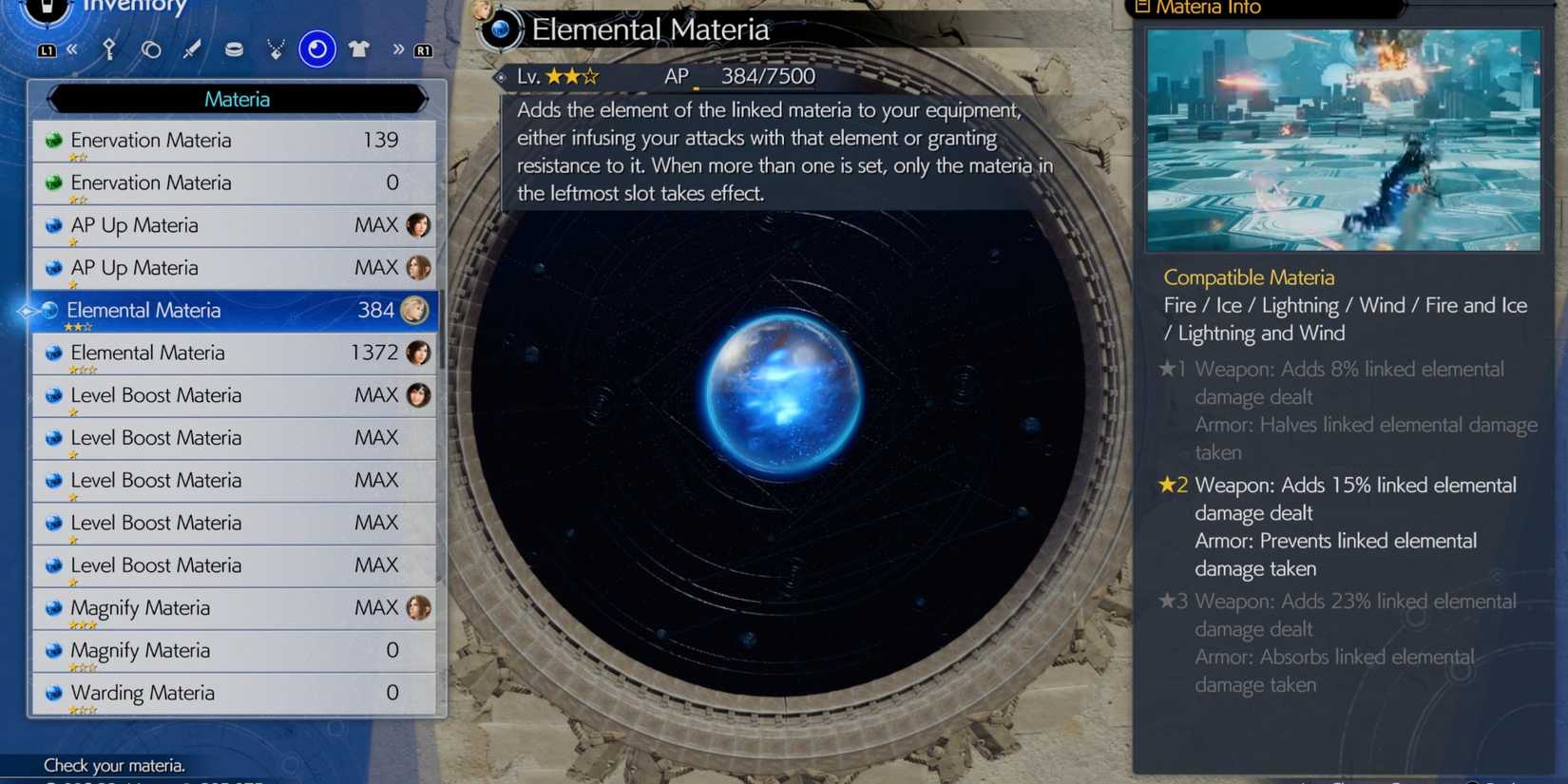Expand details for the selected Elemental Materia entry
The width and height of the screenshot is (1568, 784).
(x=233, y=311)
